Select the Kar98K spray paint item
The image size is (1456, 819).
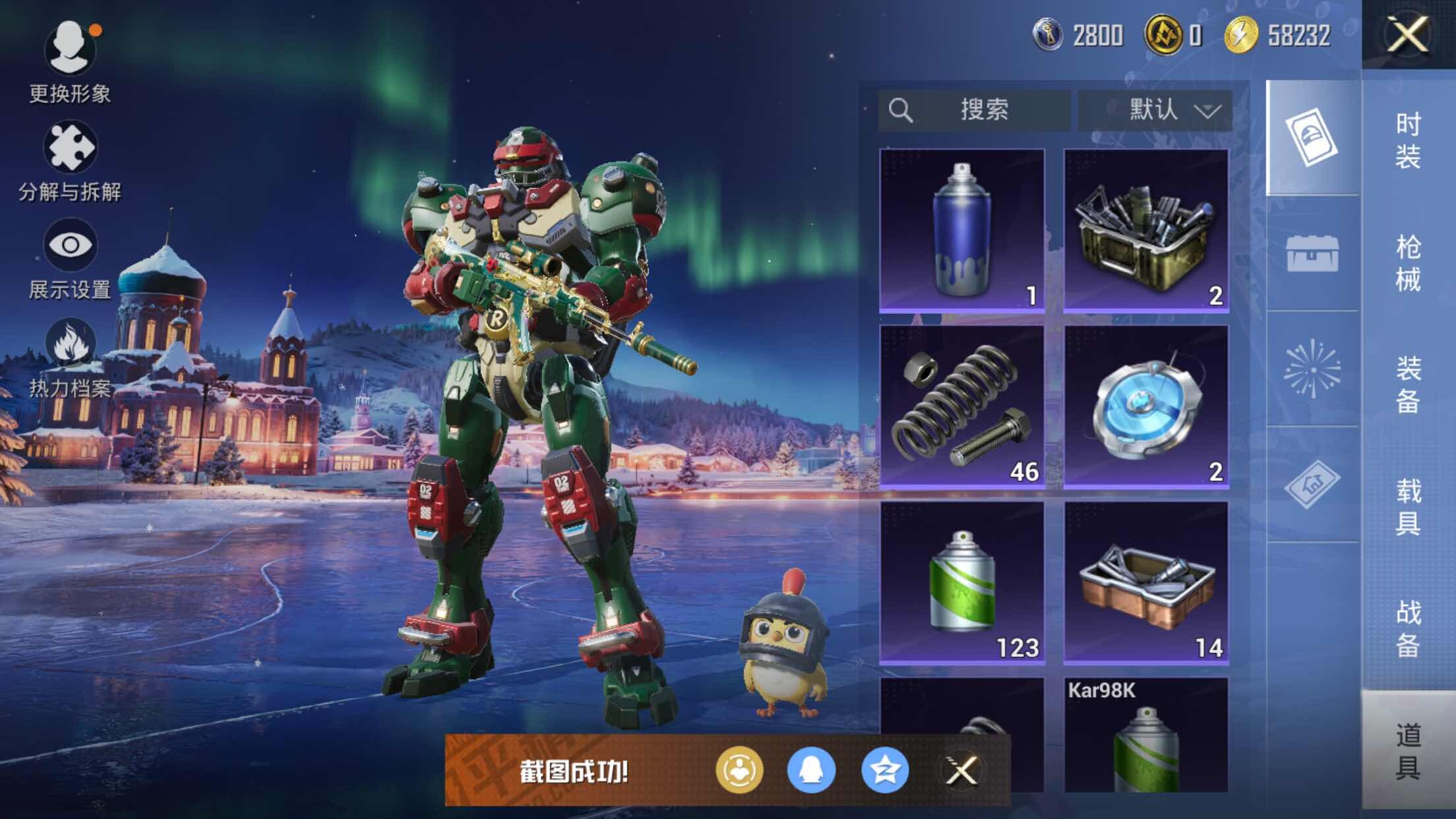pos(1146,735)
